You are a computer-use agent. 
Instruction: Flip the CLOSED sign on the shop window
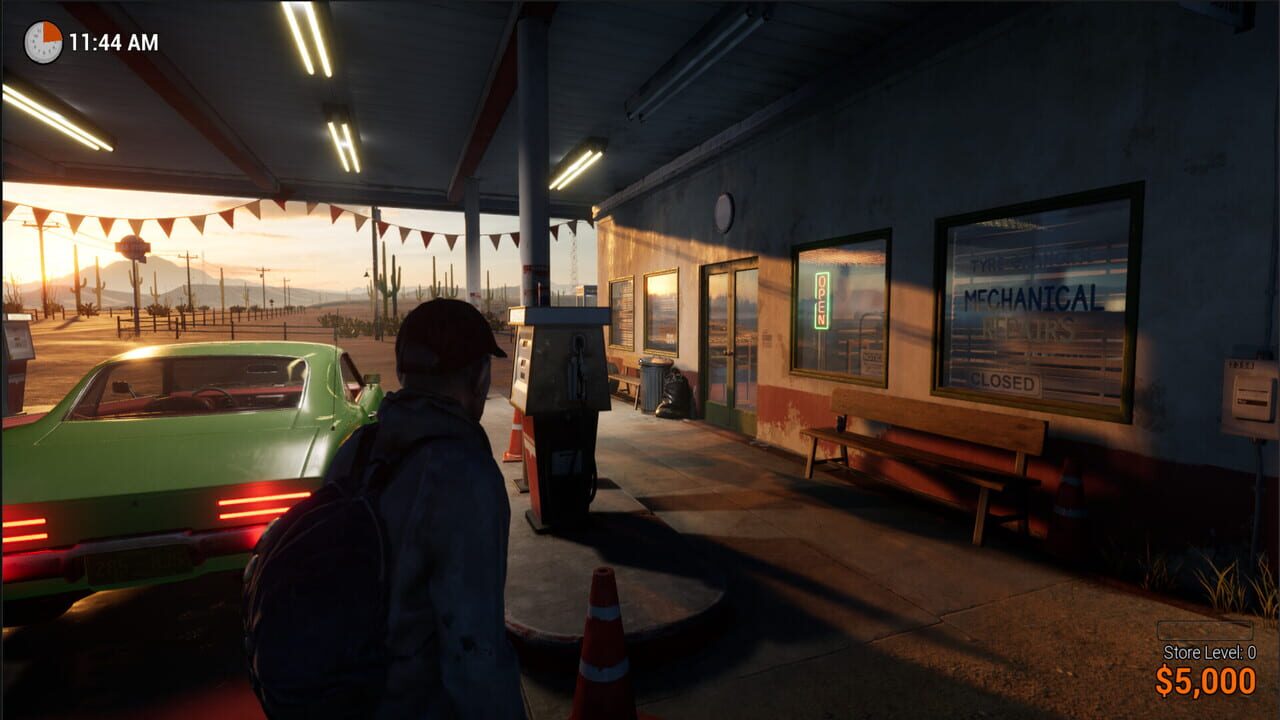tap(1005, 382)
